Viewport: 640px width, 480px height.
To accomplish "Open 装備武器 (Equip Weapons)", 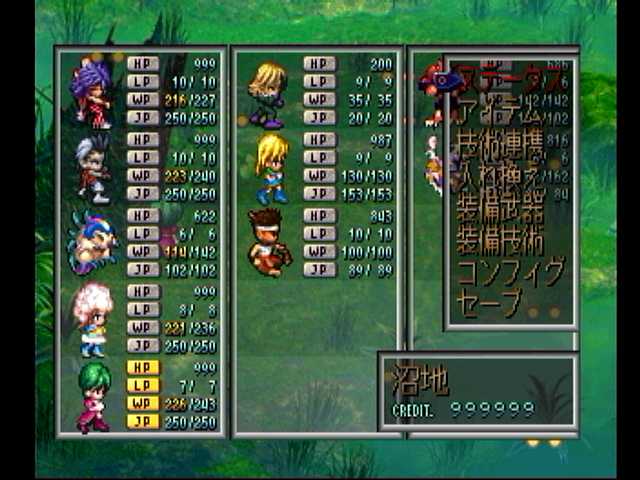I will coord(500,210).
